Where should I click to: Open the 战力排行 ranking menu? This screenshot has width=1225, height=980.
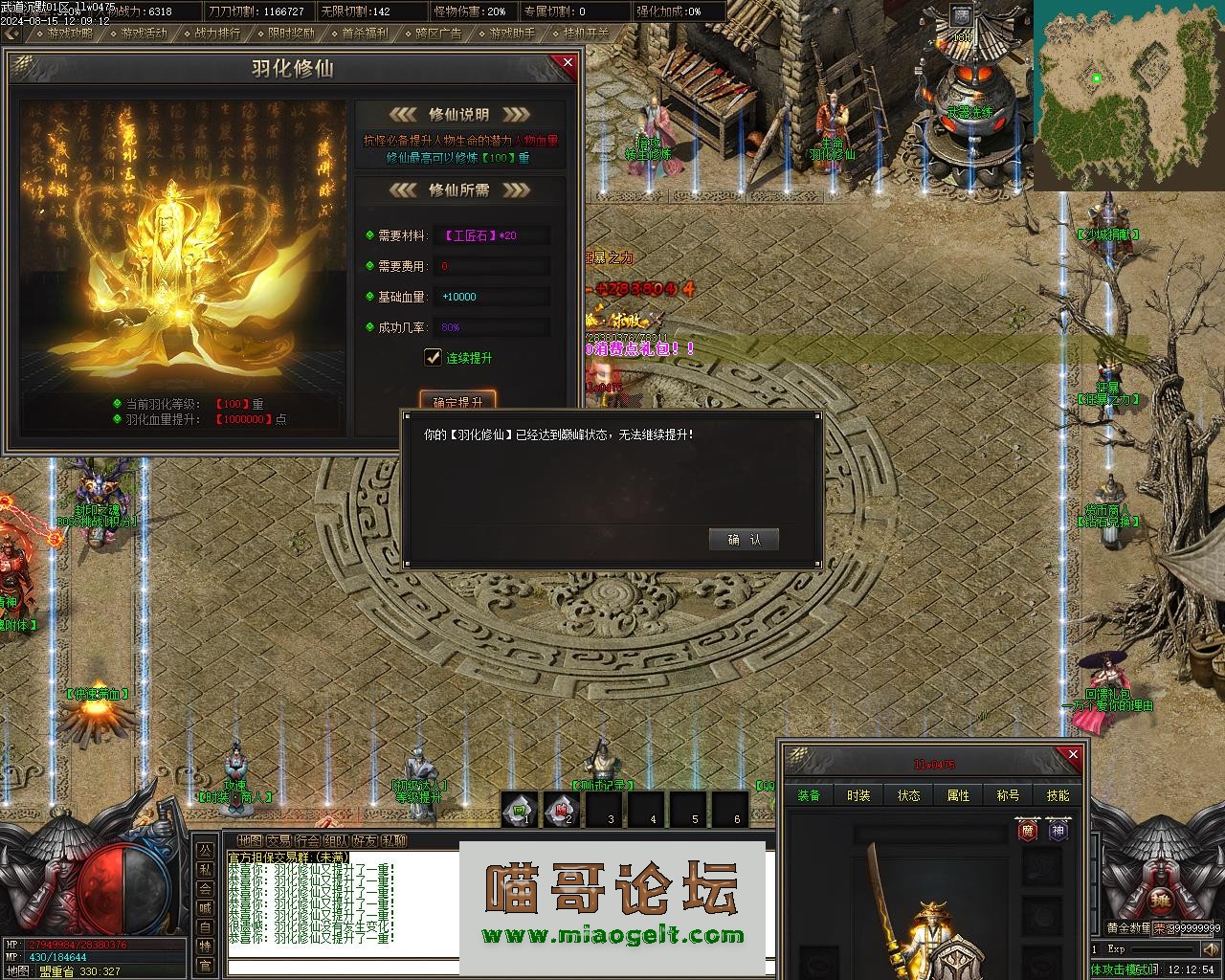click(216, 33)
